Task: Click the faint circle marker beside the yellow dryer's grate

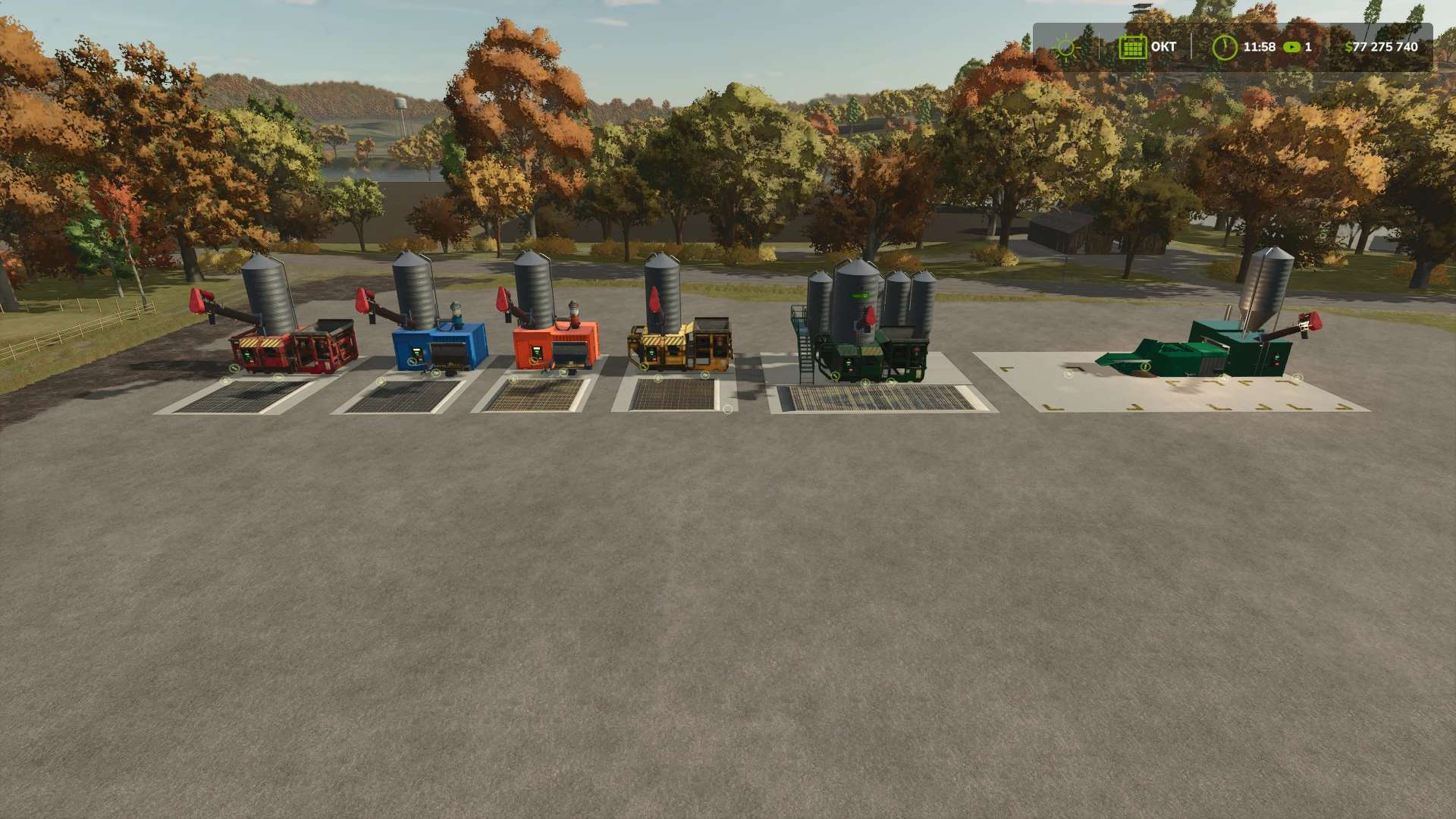Action: click(x=727, y=409)
